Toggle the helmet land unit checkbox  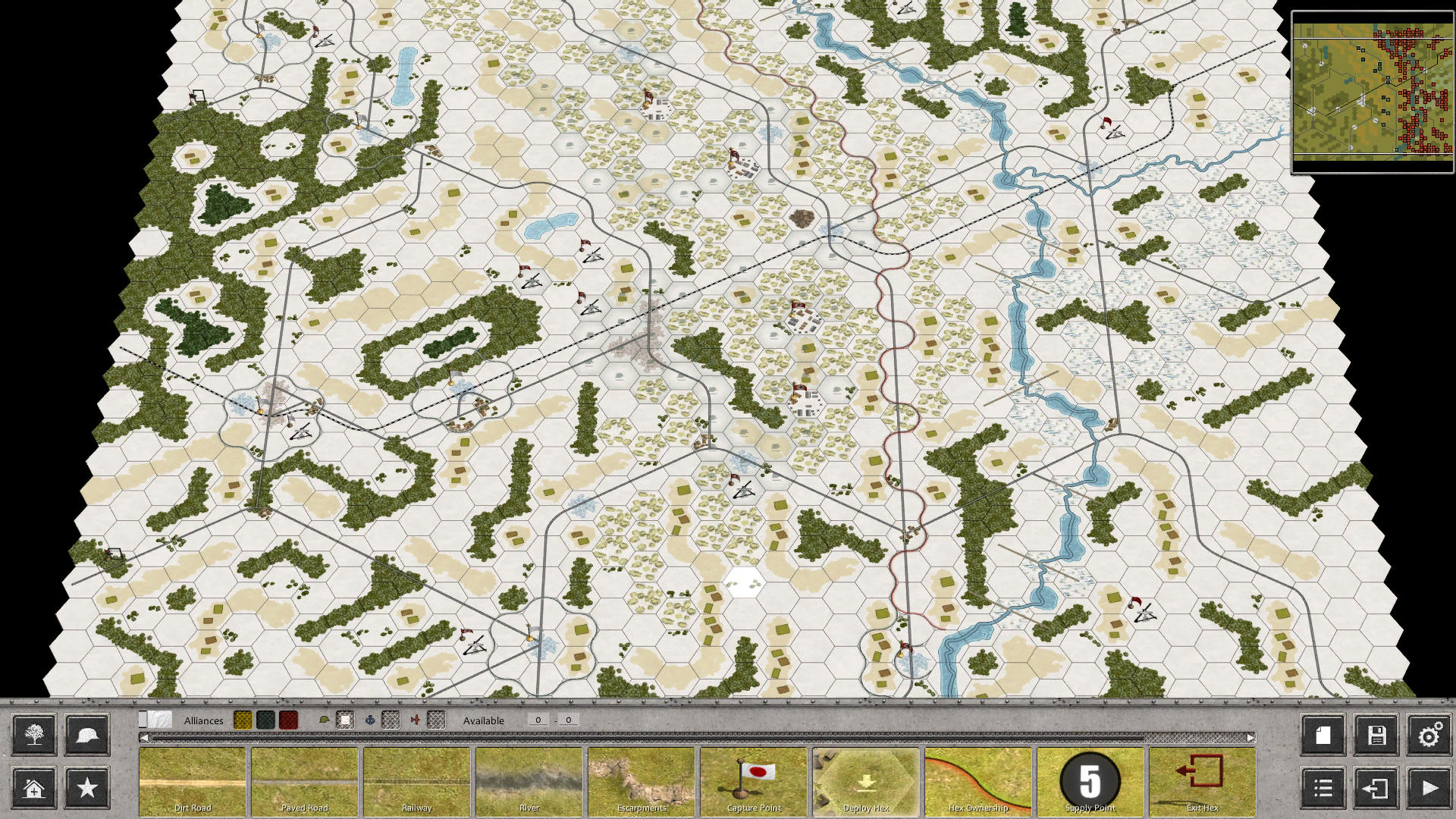(x=347, y=720)
